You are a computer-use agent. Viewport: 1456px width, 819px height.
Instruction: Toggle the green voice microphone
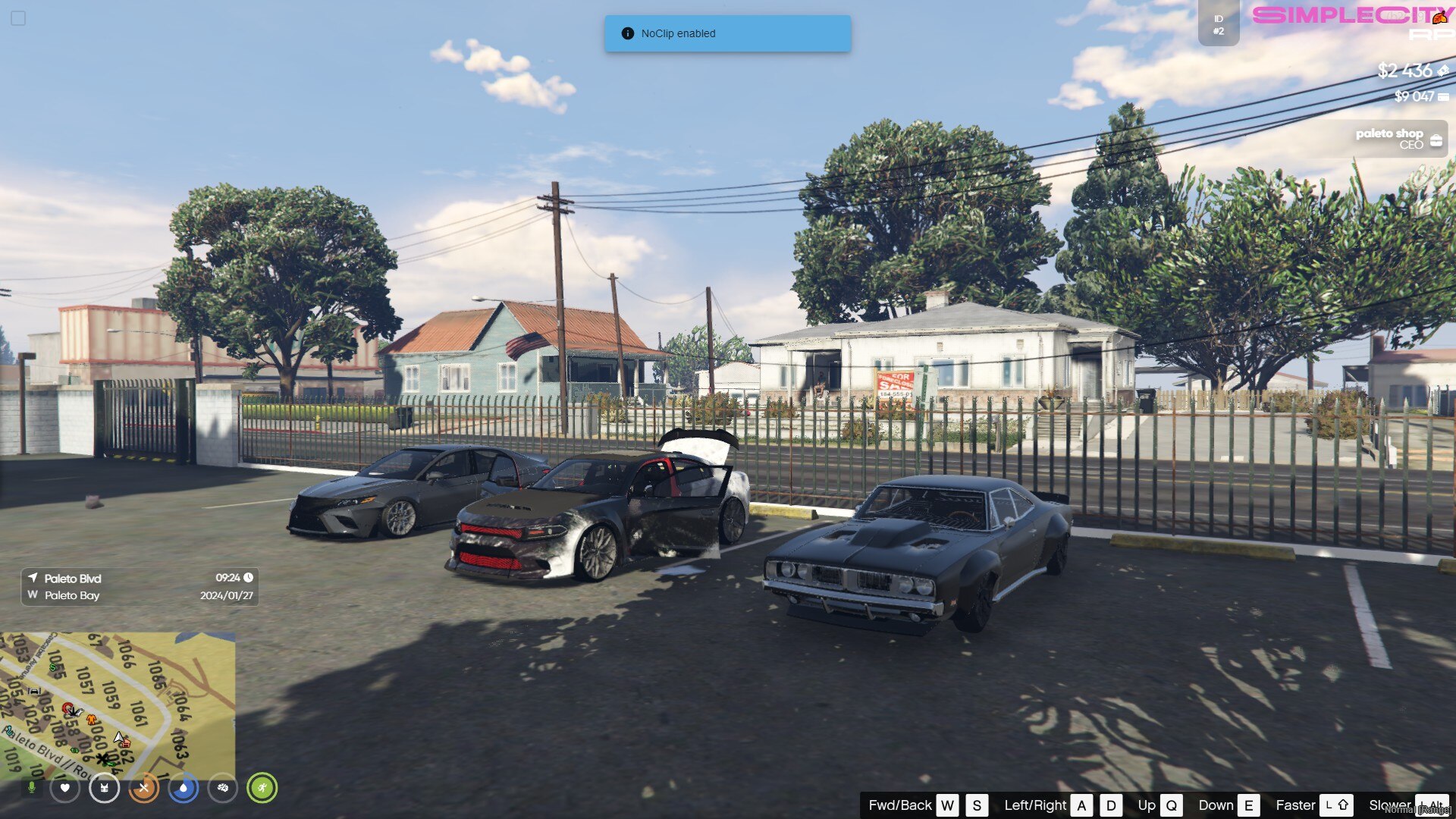click(33, 789)
